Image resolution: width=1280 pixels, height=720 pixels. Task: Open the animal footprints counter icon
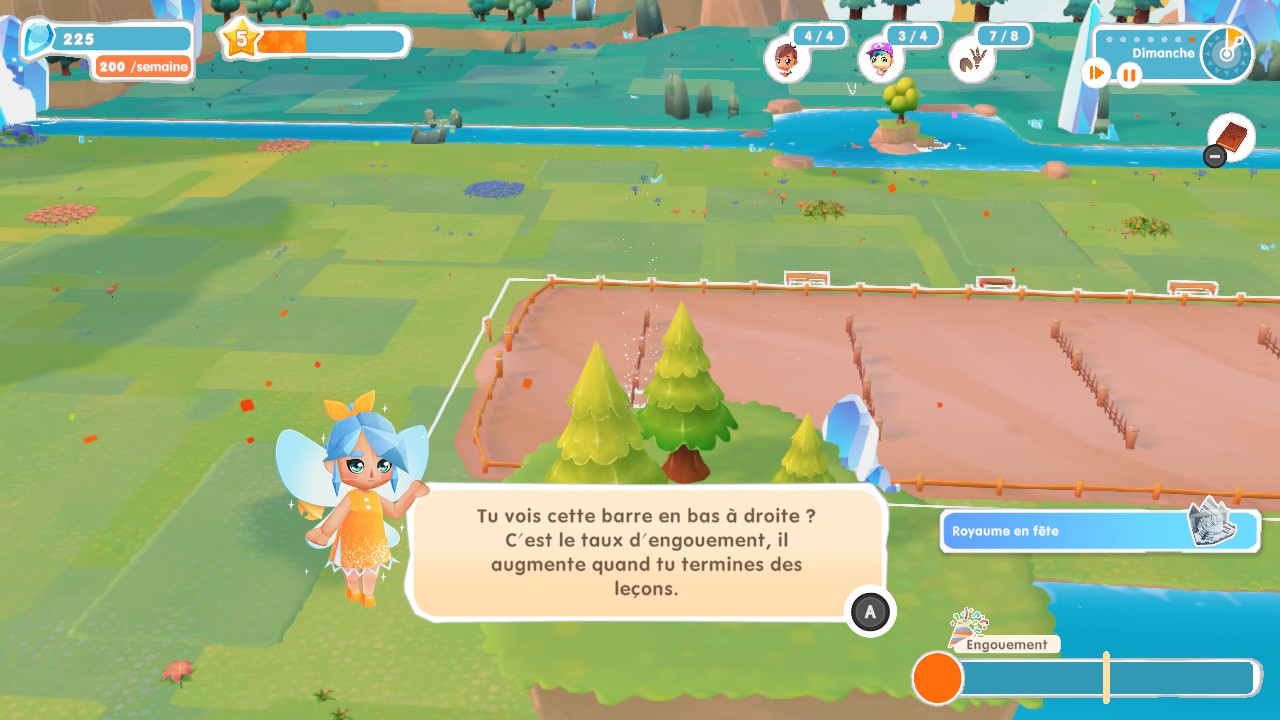(971, 60)
